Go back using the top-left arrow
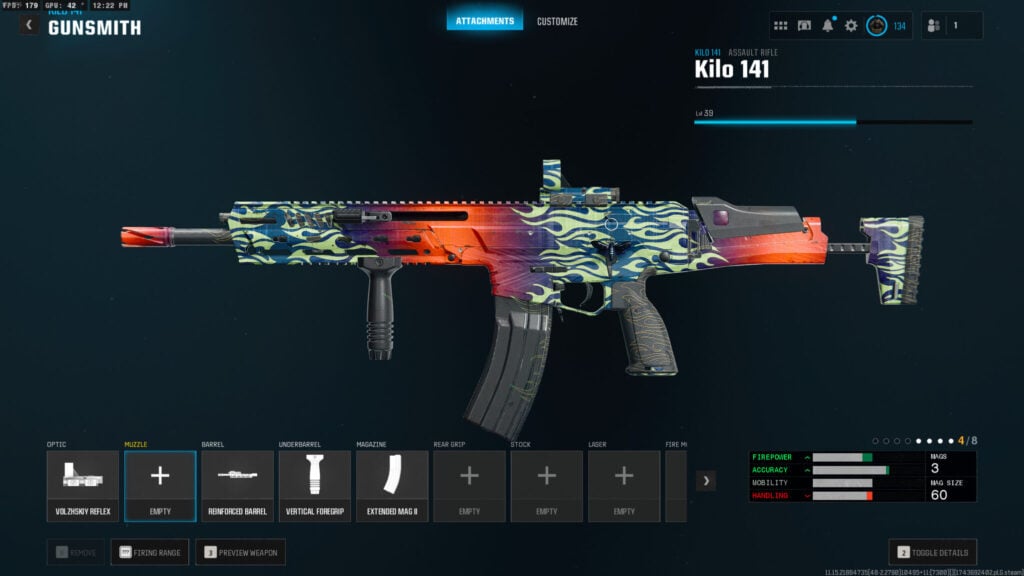Viewport: 1024px width, 576px height. (29, 25)
